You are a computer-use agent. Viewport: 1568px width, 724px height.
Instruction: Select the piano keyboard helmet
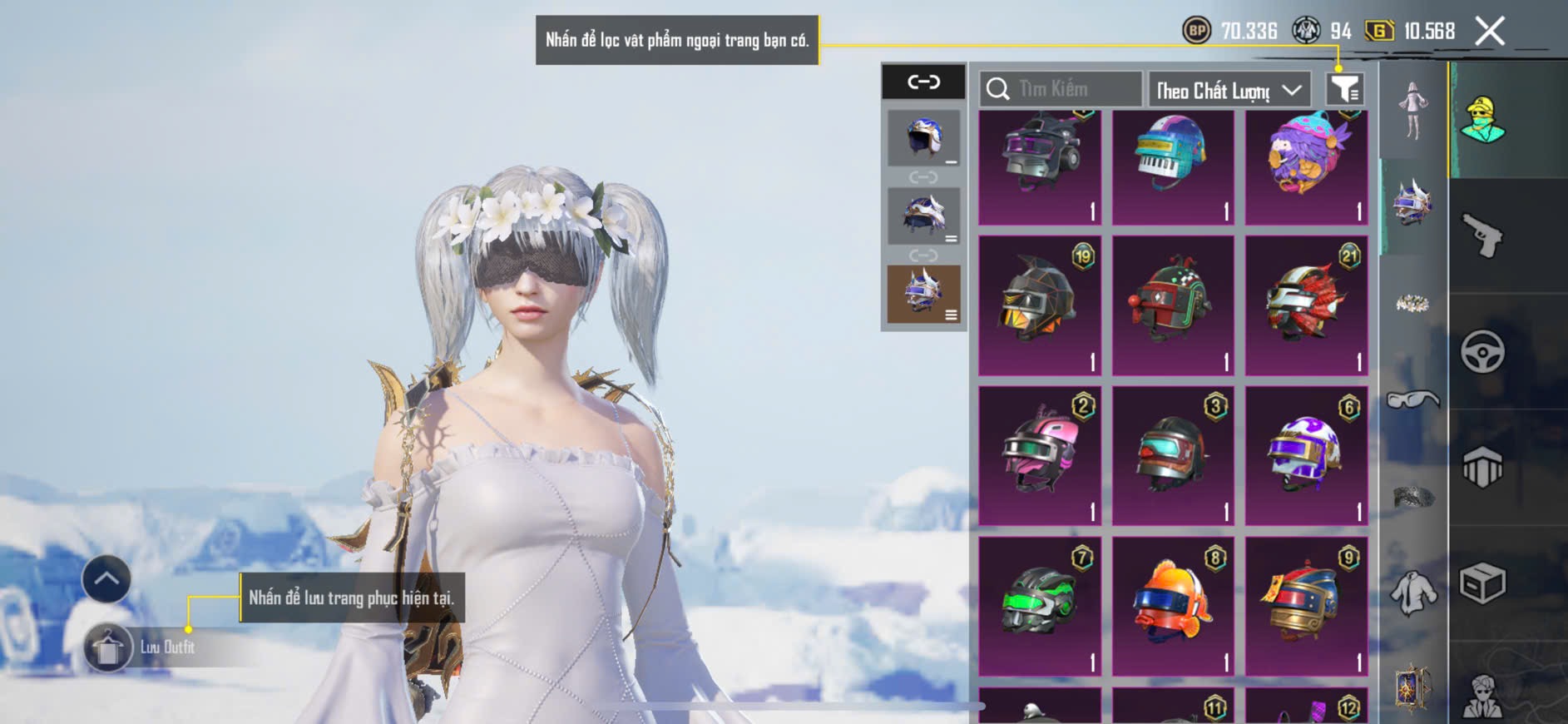coord(1173,166)
